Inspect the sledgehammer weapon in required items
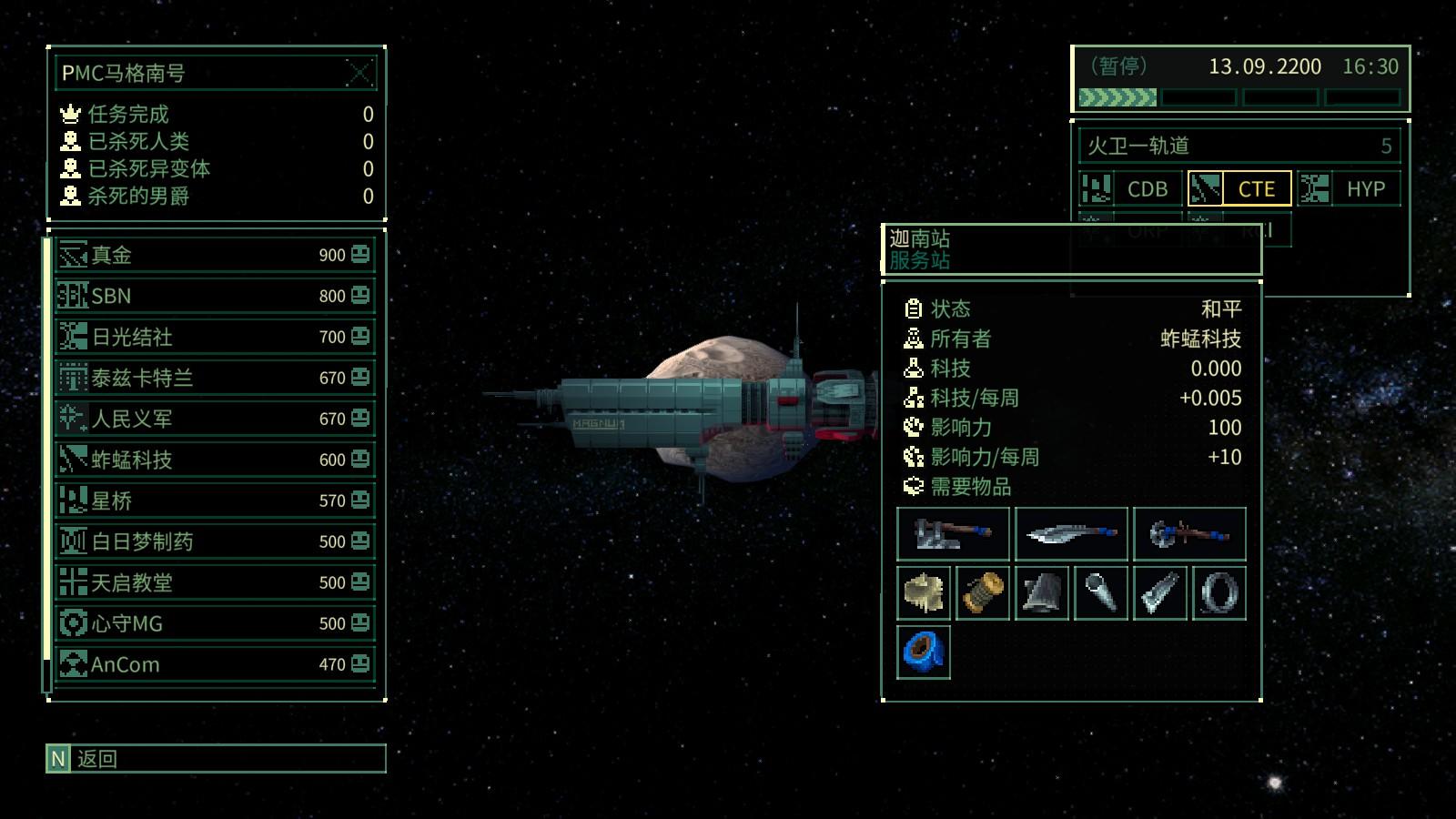This screenshot has width=1456, height=819. pyautogui.click(x=953, y=534)
